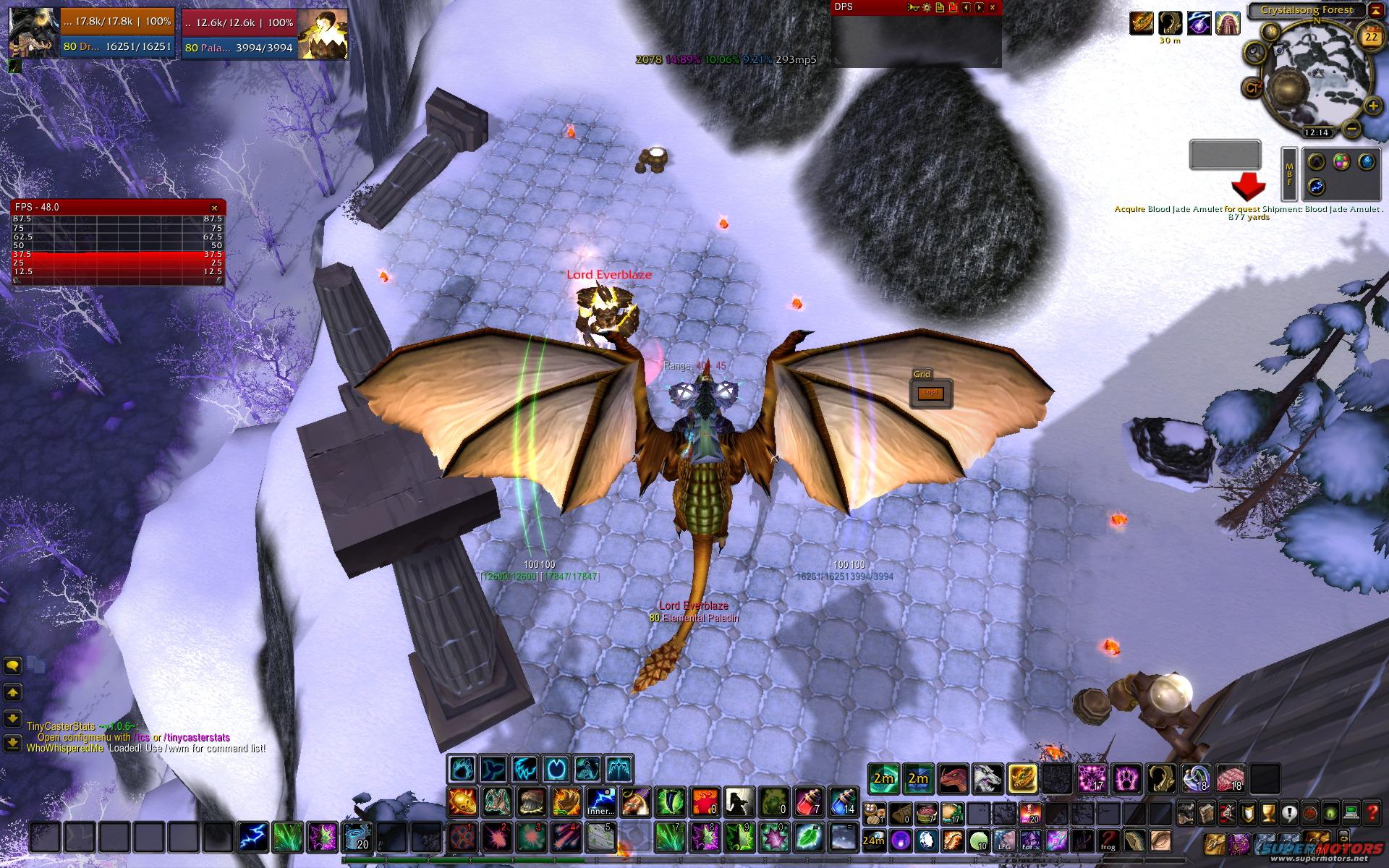Zoom in the minimap with plus button
The image size is (1389, 868).
coord(1372,107)
